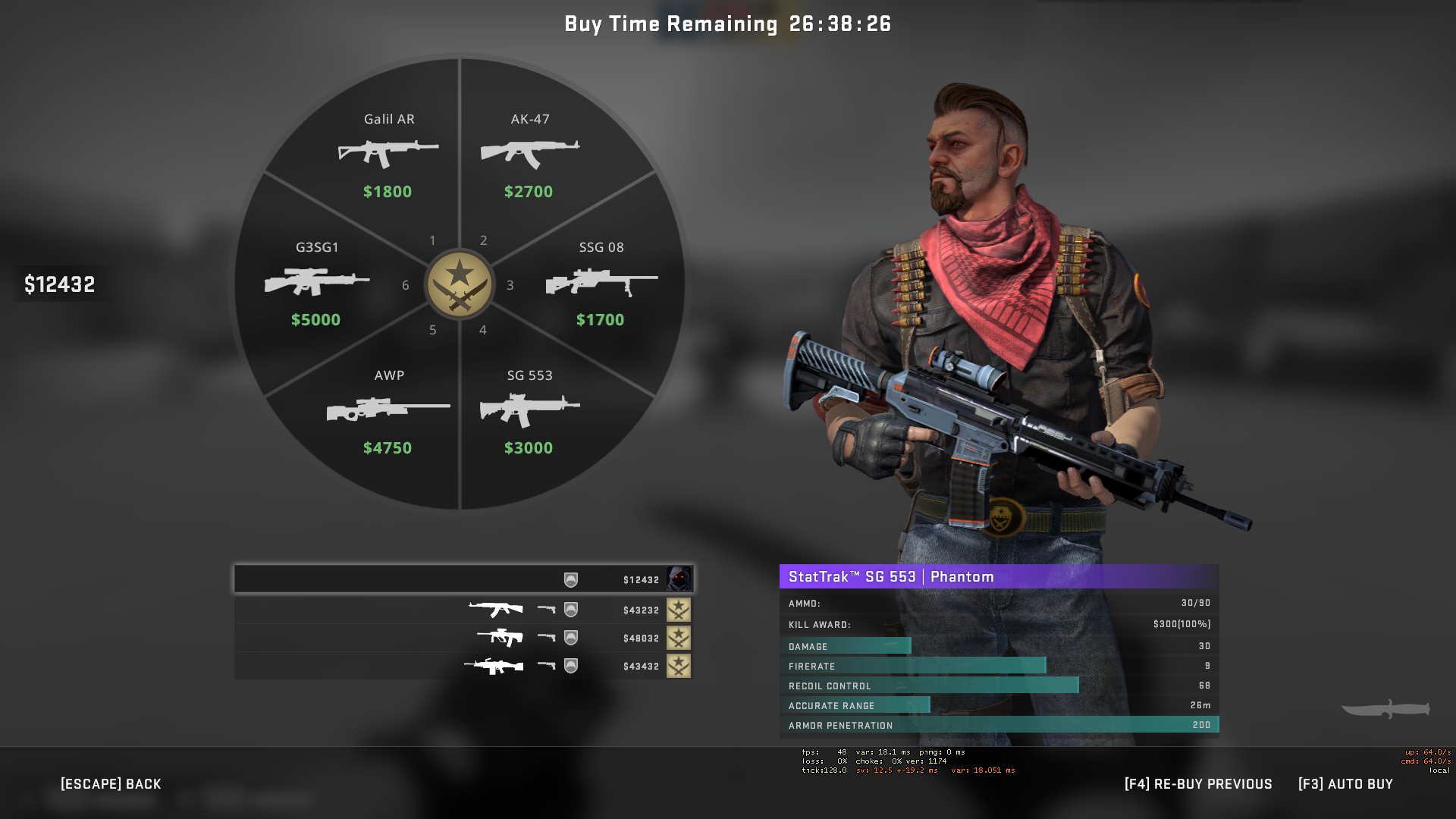1456x819 pixels.
Task: Click the Aug rifle icon in the $48032 row
Action: pyautogui.click(x=500, y=638)
